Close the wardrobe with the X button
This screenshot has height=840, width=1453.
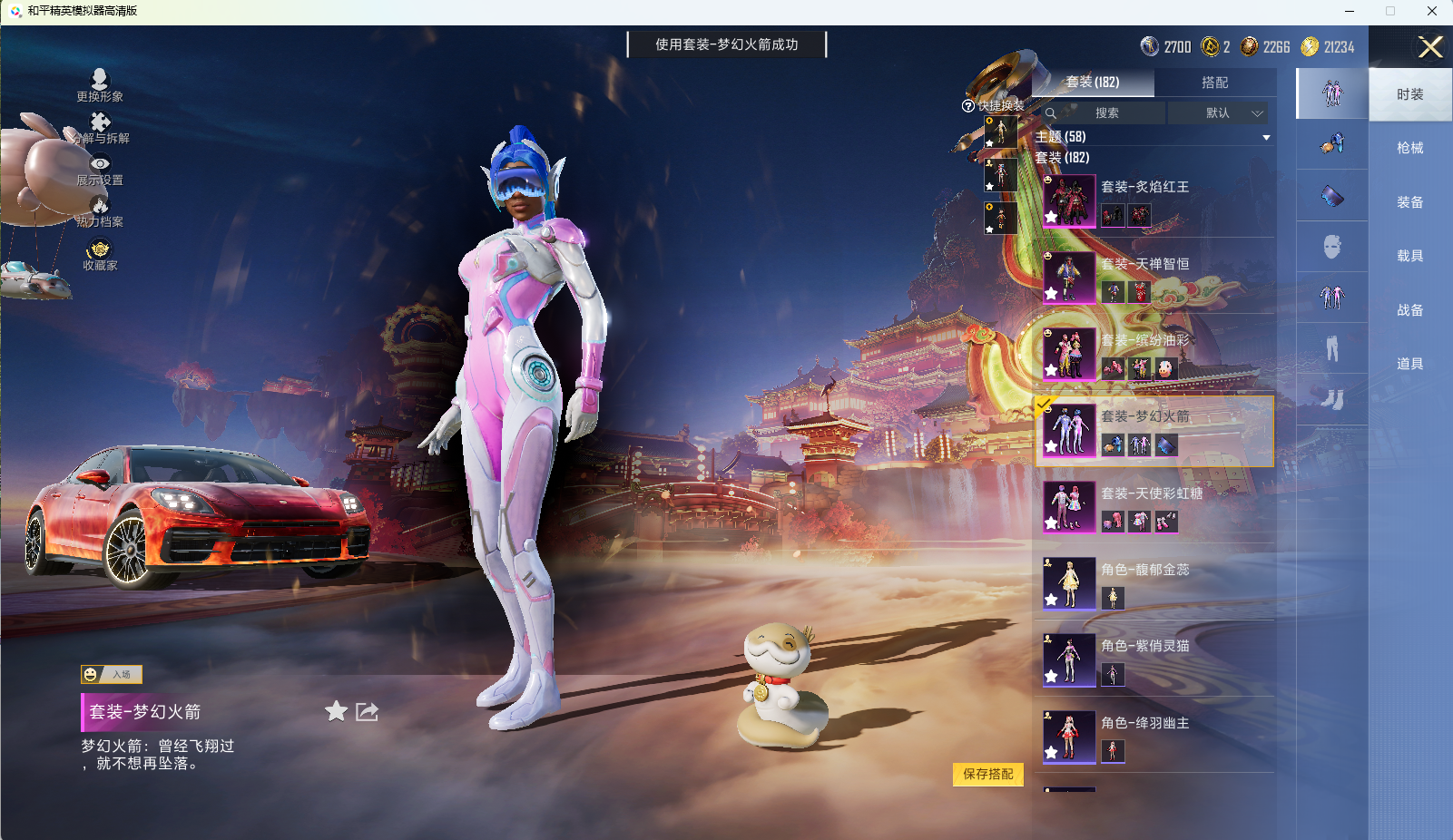coord(1430,47)
